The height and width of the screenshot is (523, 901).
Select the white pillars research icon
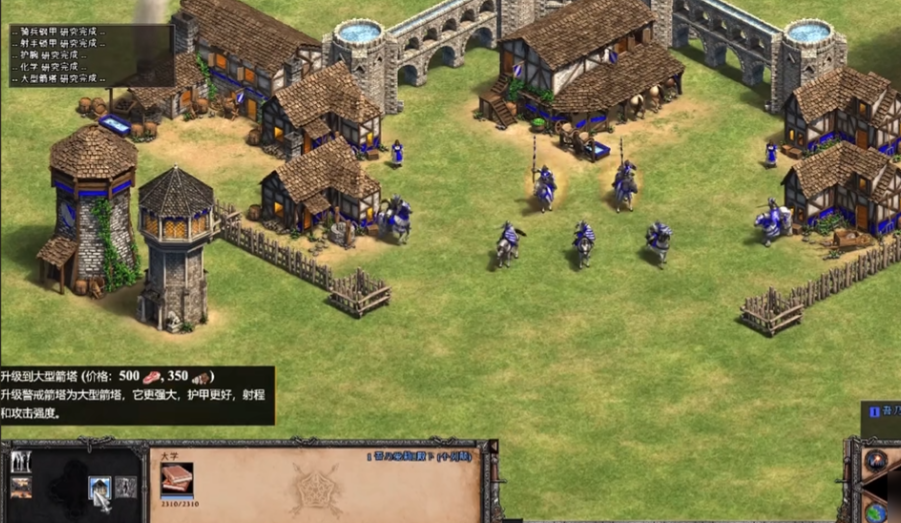[x=21, y=462]
